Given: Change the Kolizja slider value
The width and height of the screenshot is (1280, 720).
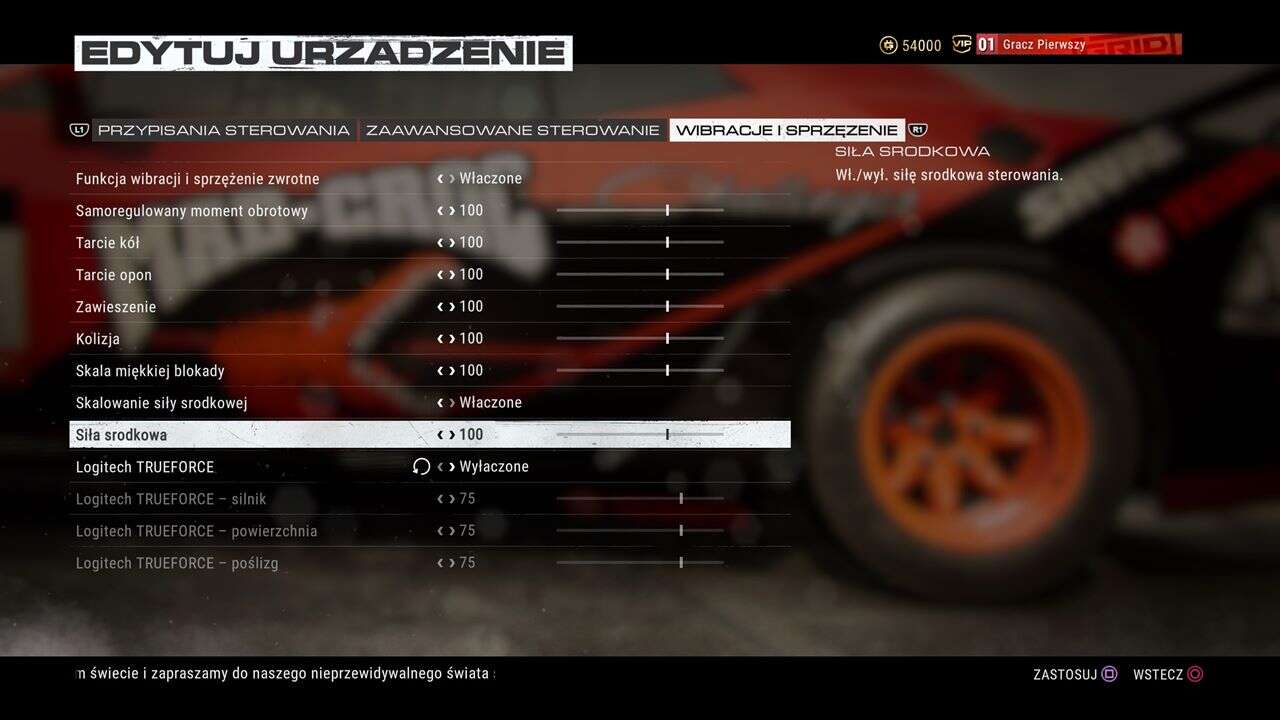Looking at the screenshot, I should [x=640, y=339].
